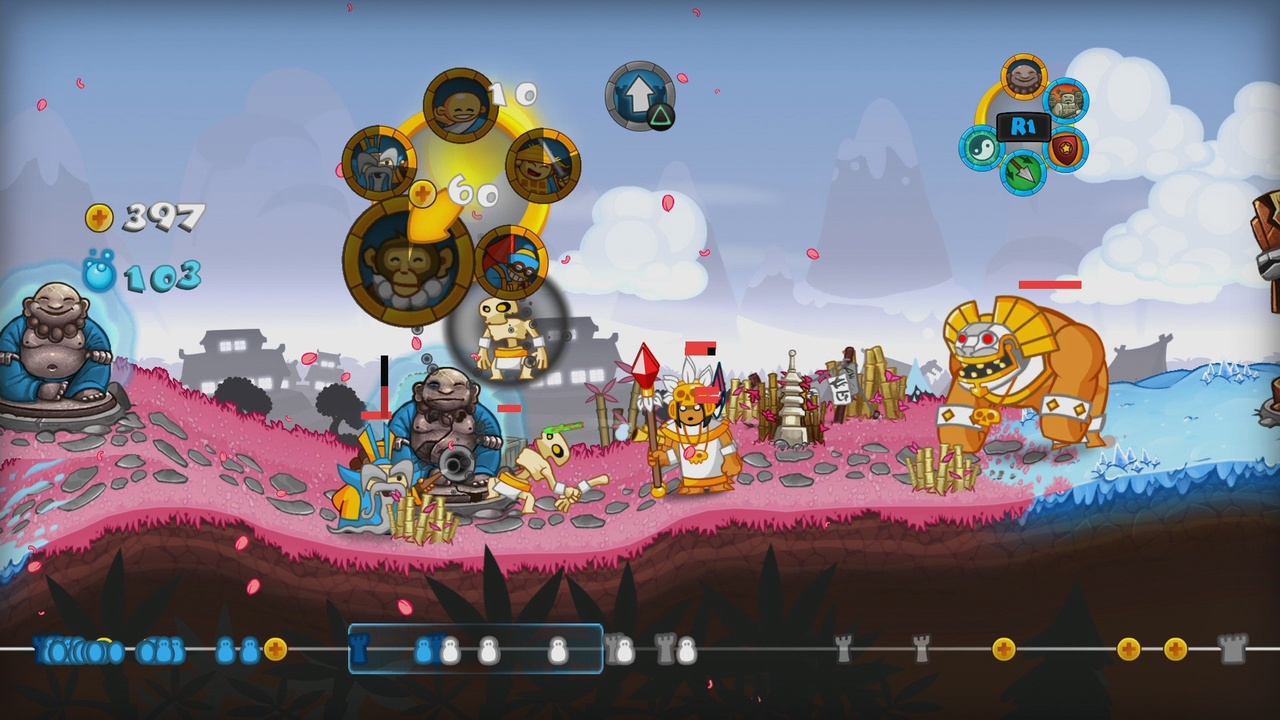The height and width of the screenshot is (720, 1280).
Task: Click a gold coin marker on the bottom timeline
Action: [1004, 648]
